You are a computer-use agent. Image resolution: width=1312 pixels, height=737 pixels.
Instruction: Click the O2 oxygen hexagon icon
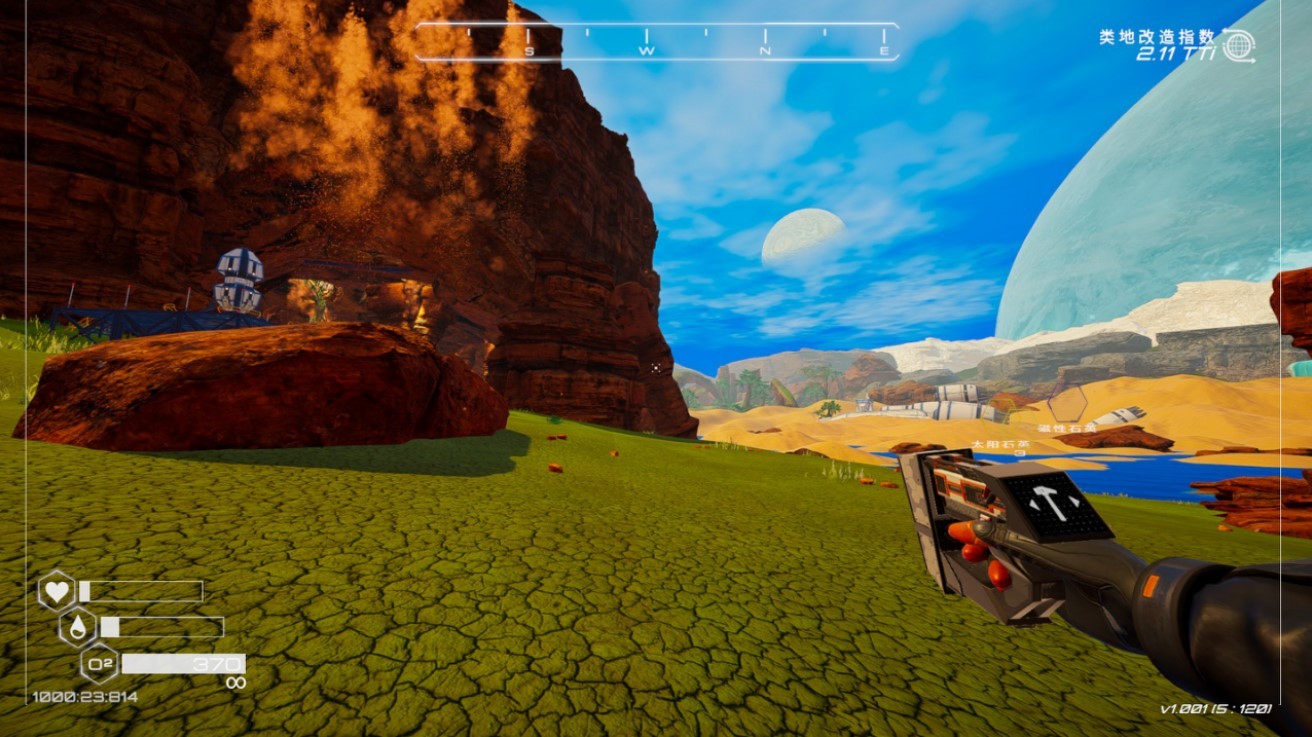(x=99, y=663)
